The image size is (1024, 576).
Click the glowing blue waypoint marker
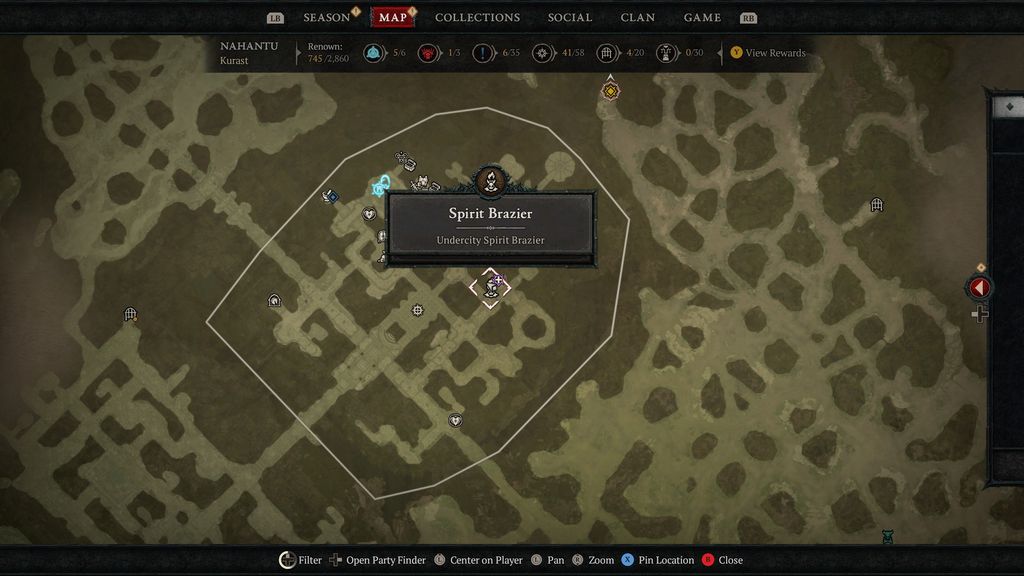381,186
